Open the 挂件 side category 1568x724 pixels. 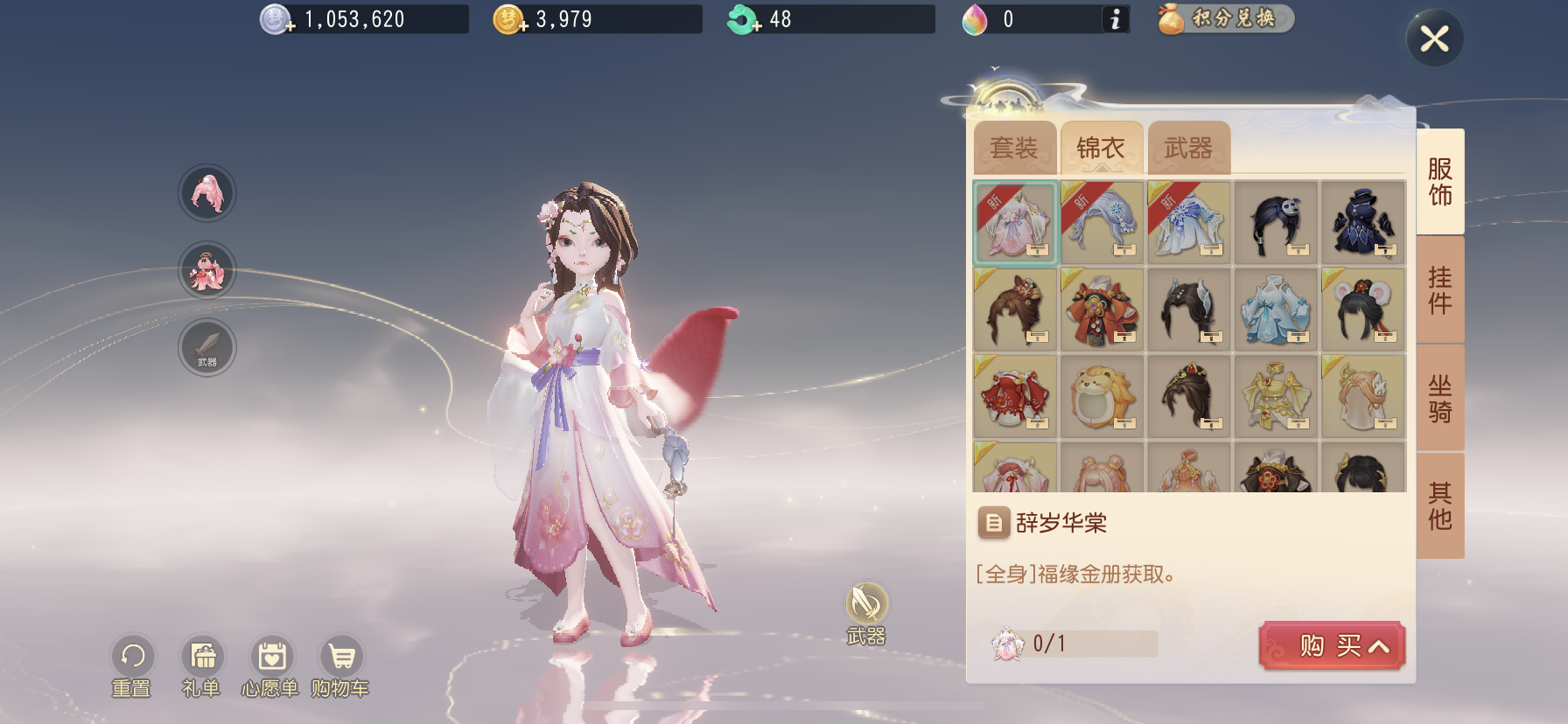tap(1439, 290)
